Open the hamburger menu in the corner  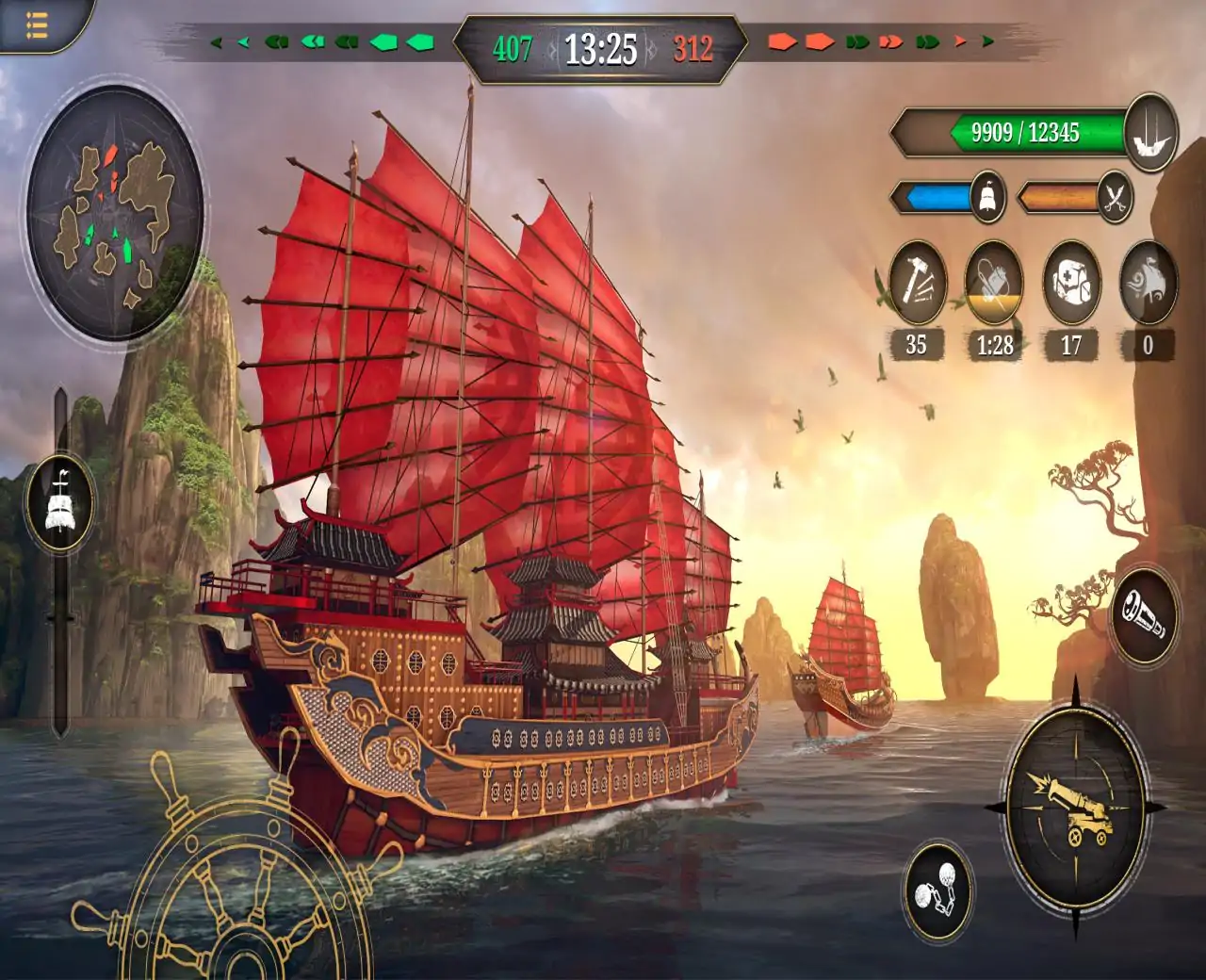[x=36, y=24]
